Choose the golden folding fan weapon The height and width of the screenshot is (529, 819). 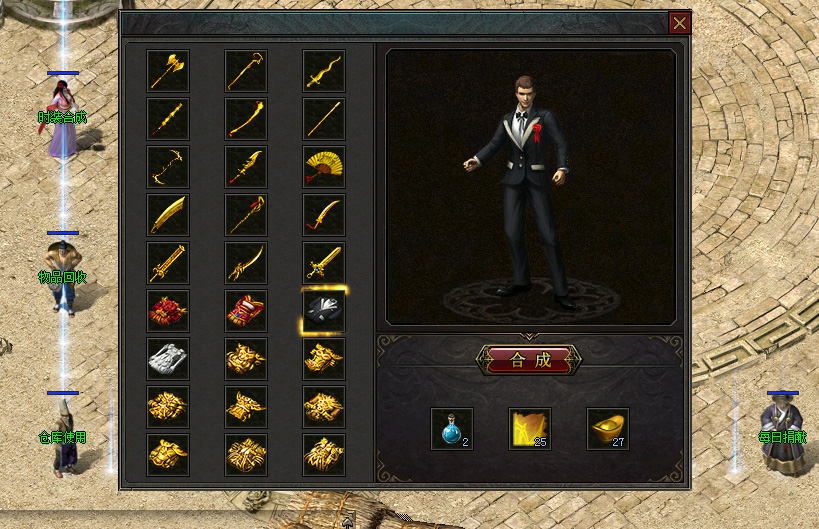[324, 167]
